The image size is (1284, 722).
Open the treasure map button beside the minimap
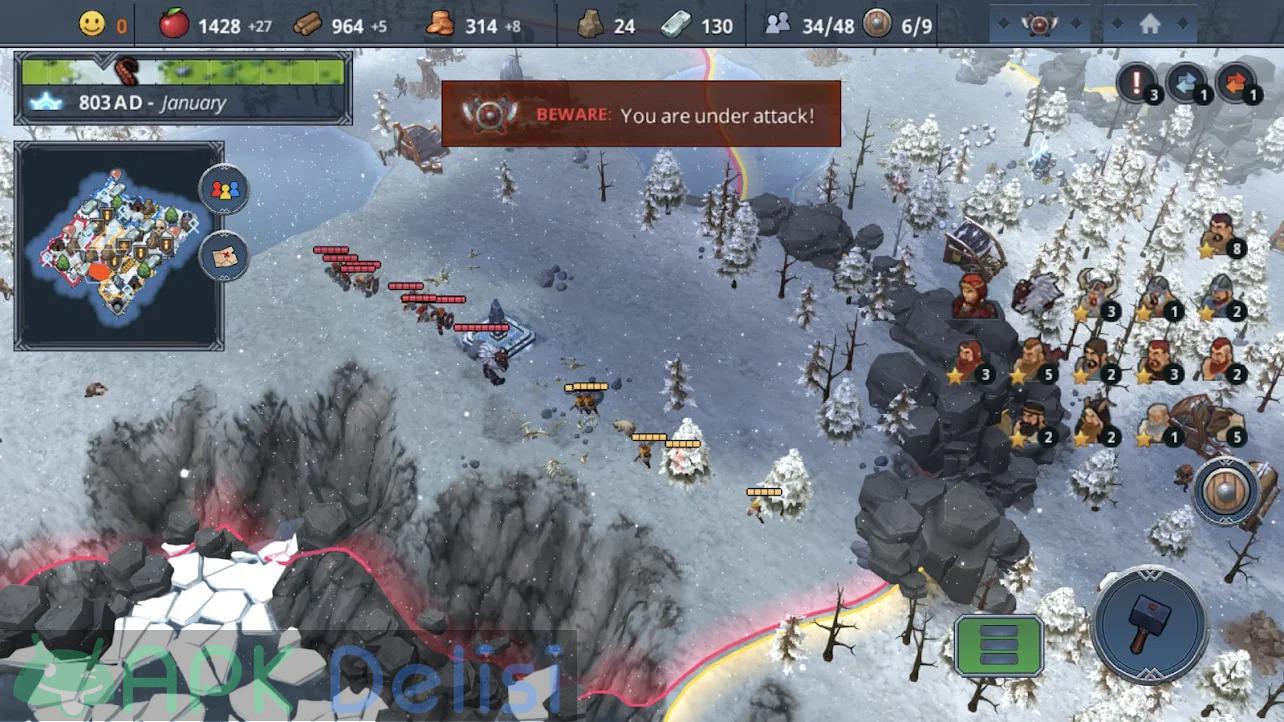click(x=224, y=255)
